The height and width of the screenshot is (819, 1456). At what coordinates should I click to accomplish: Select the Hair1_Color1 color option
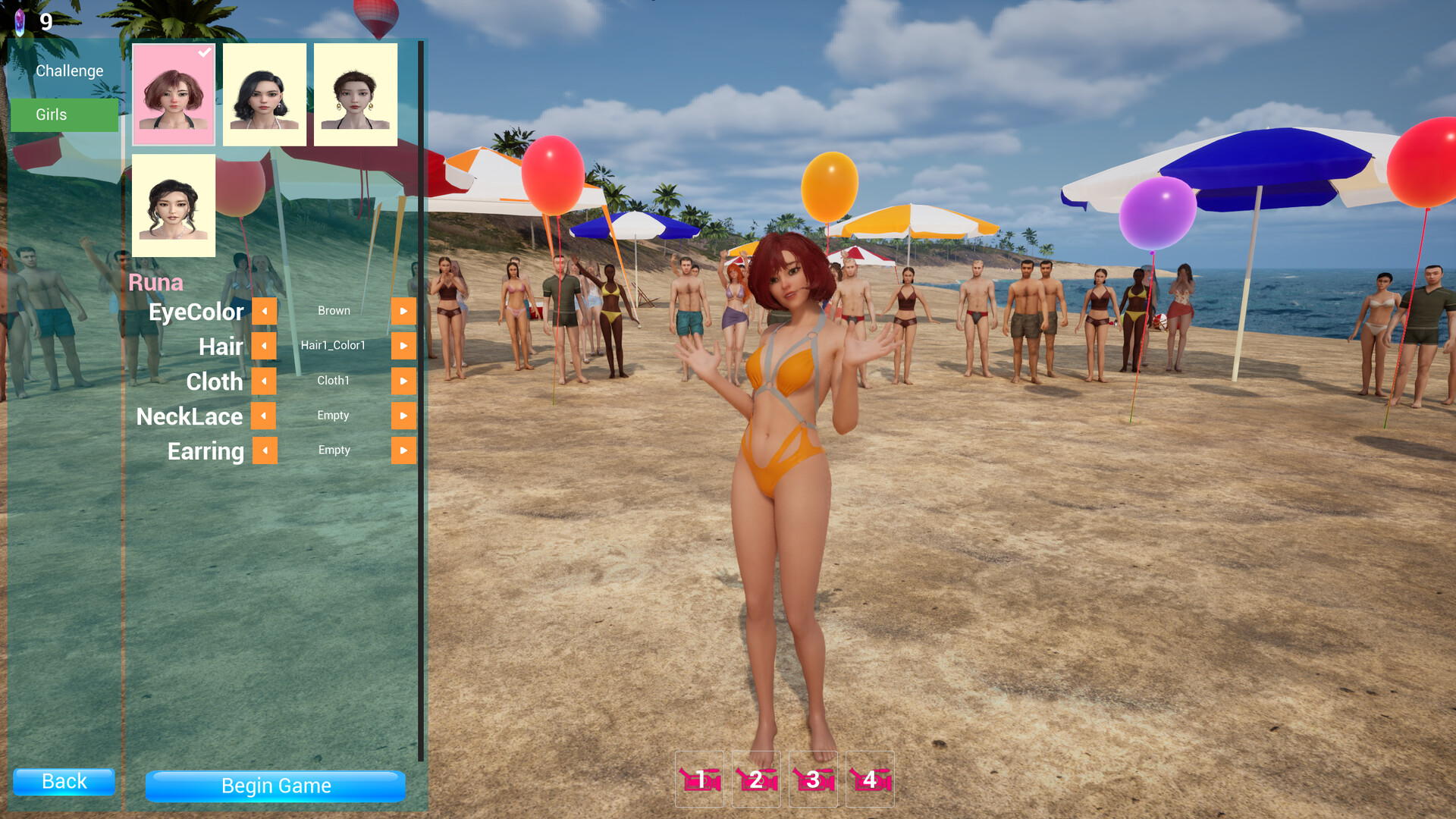[x=334, y=345]
